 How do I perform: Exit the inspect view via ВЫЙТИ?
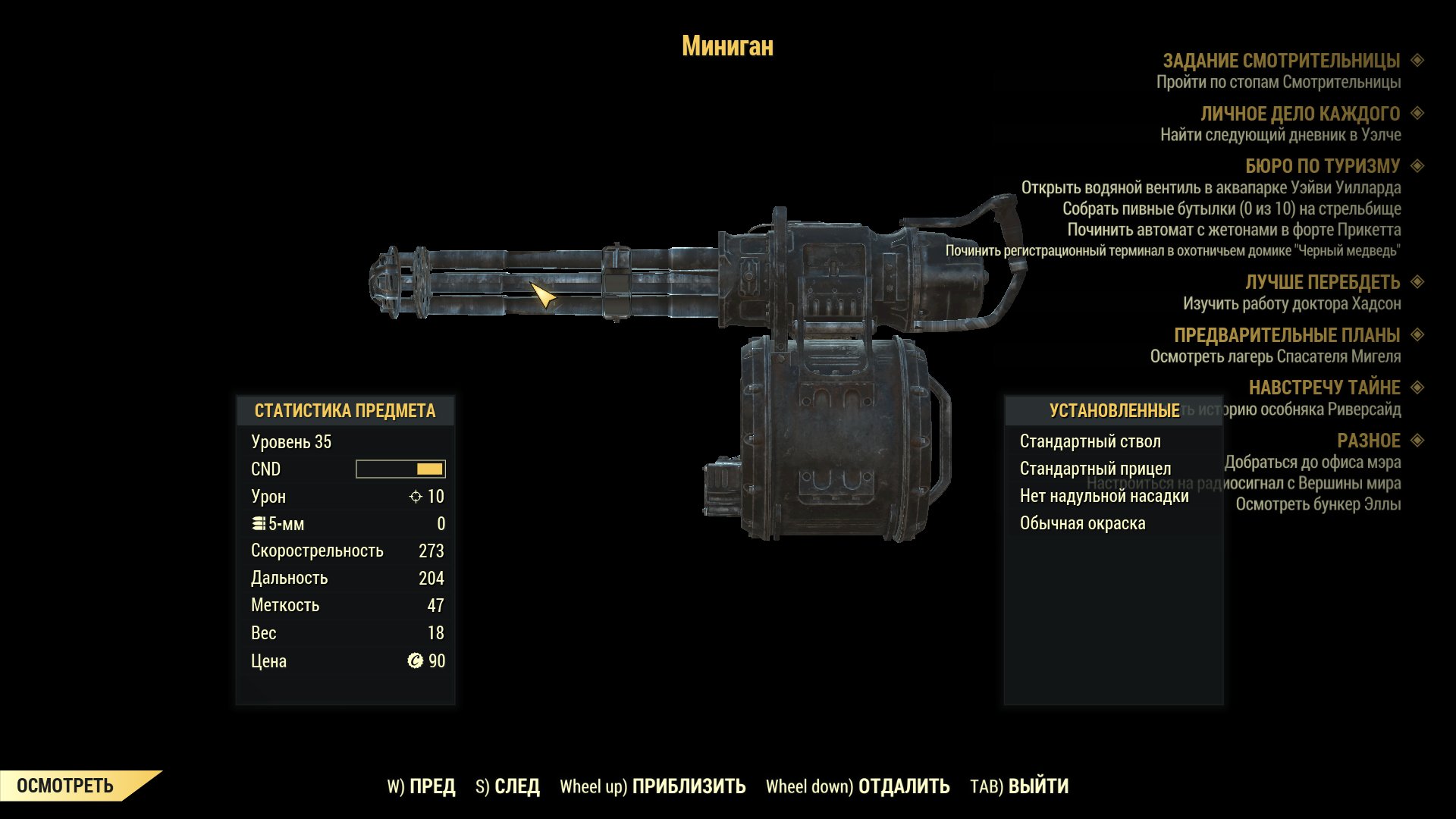(1019, 786)
